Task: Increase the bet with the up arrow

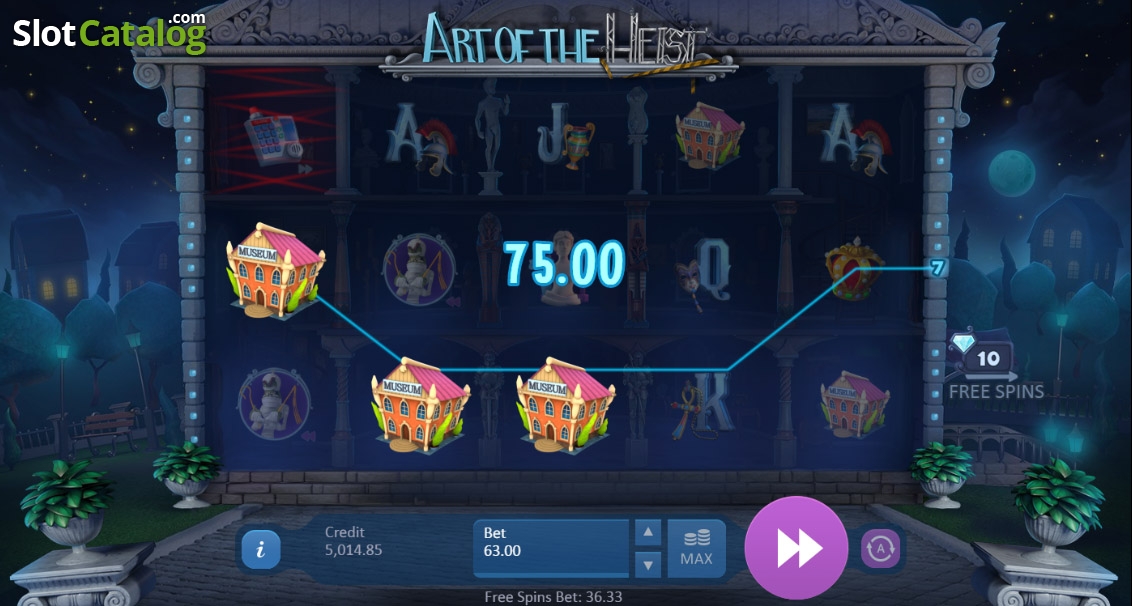Action: coord(649,533)
